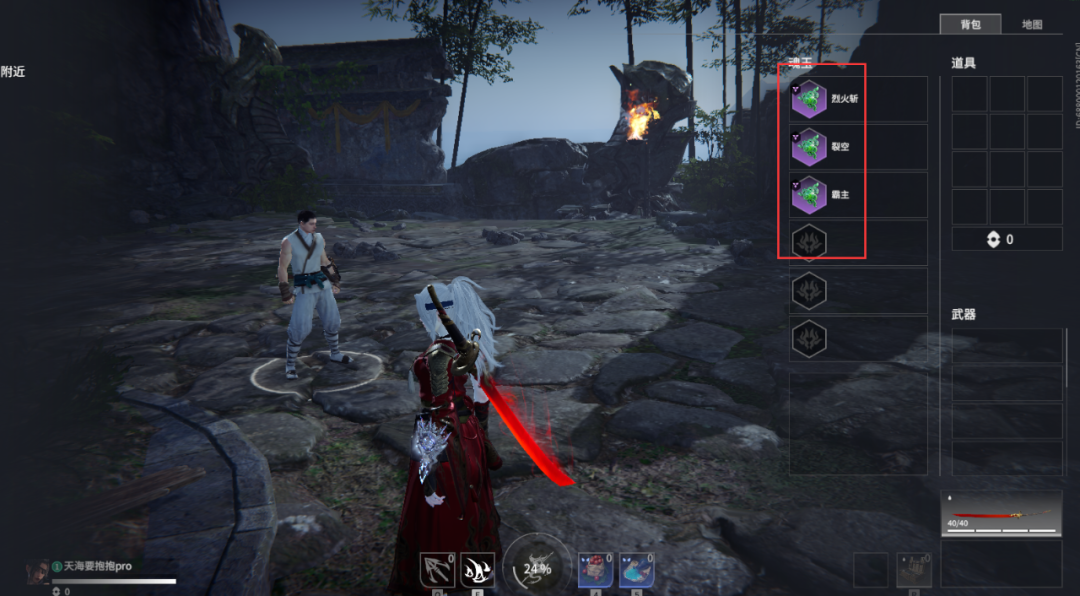The image size is (1080, 596).
Task: Click the 附近 (nearby) label
Action: 13,71
